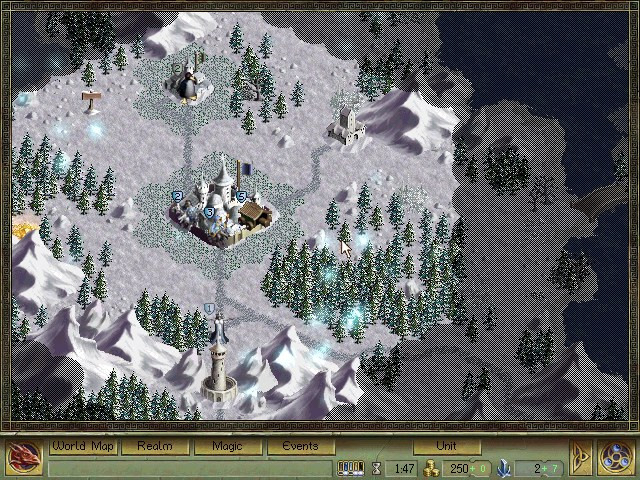This screenshot has width=640, height=480.
Task: Show the Events log
Action: 299,446
